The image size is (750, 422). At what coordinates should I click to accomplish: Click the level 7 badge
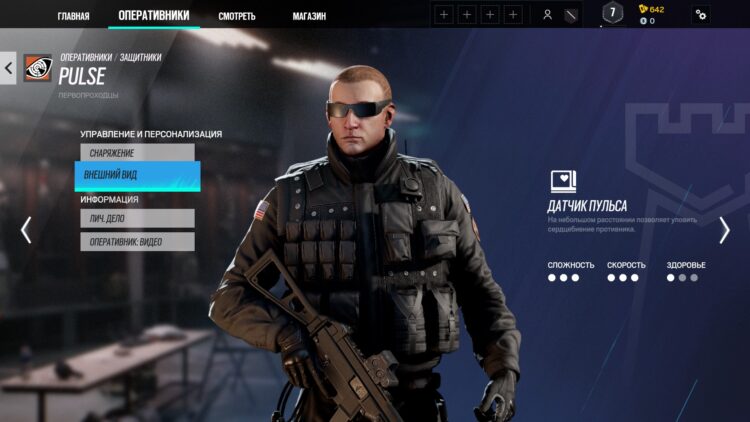pyautogui.click(x=612, y=13)
